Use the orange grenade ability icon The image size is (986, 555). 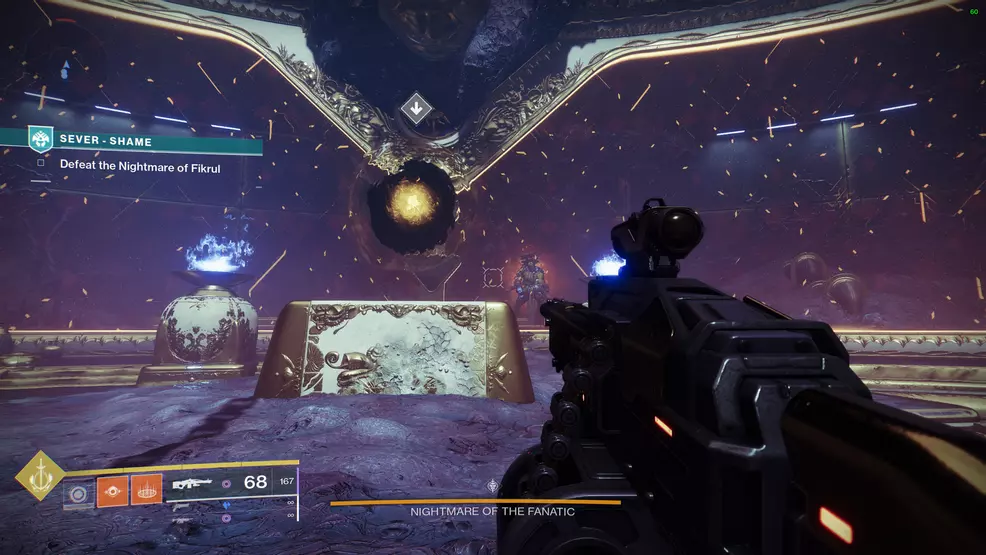pos(111,490)
